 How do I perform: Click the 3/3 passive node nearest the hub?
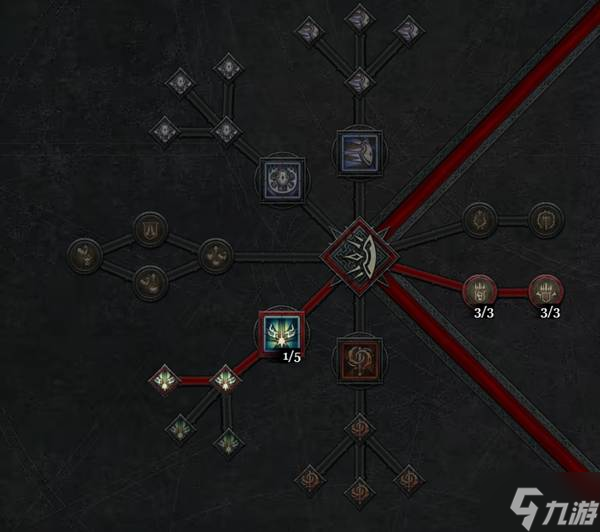(481, 292)
